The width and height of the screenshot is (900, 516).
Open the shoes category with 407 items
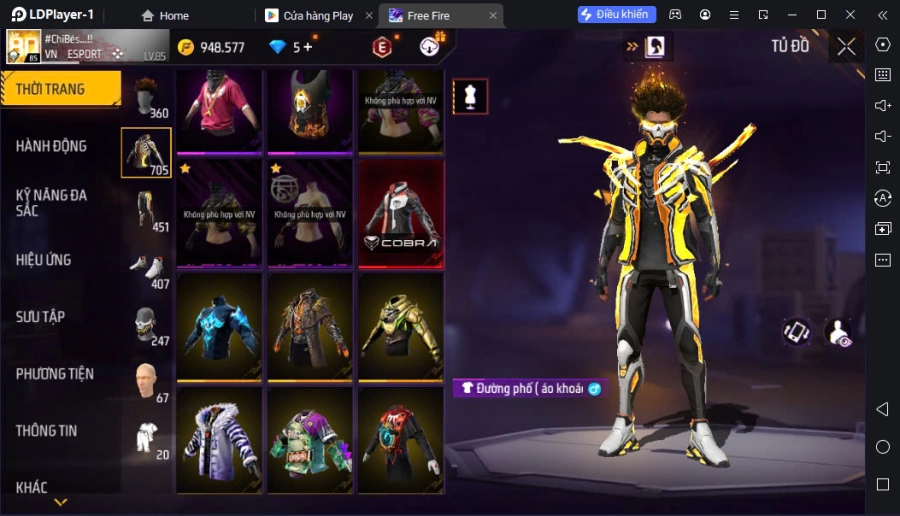(147, 267)
